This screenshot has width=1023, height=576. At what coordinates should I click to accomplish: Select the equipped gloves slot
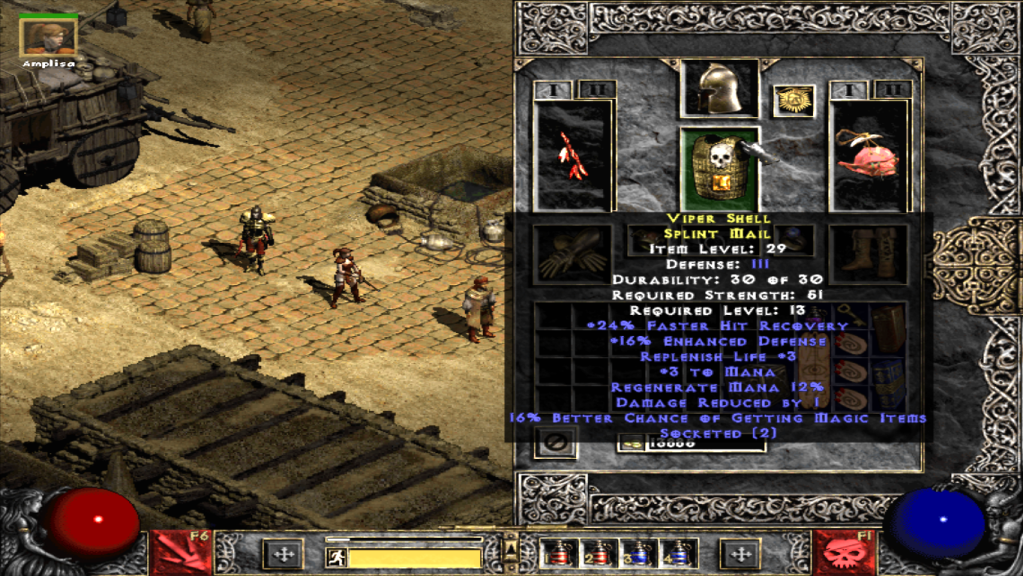pyautogui.click(x=573, y=253)
